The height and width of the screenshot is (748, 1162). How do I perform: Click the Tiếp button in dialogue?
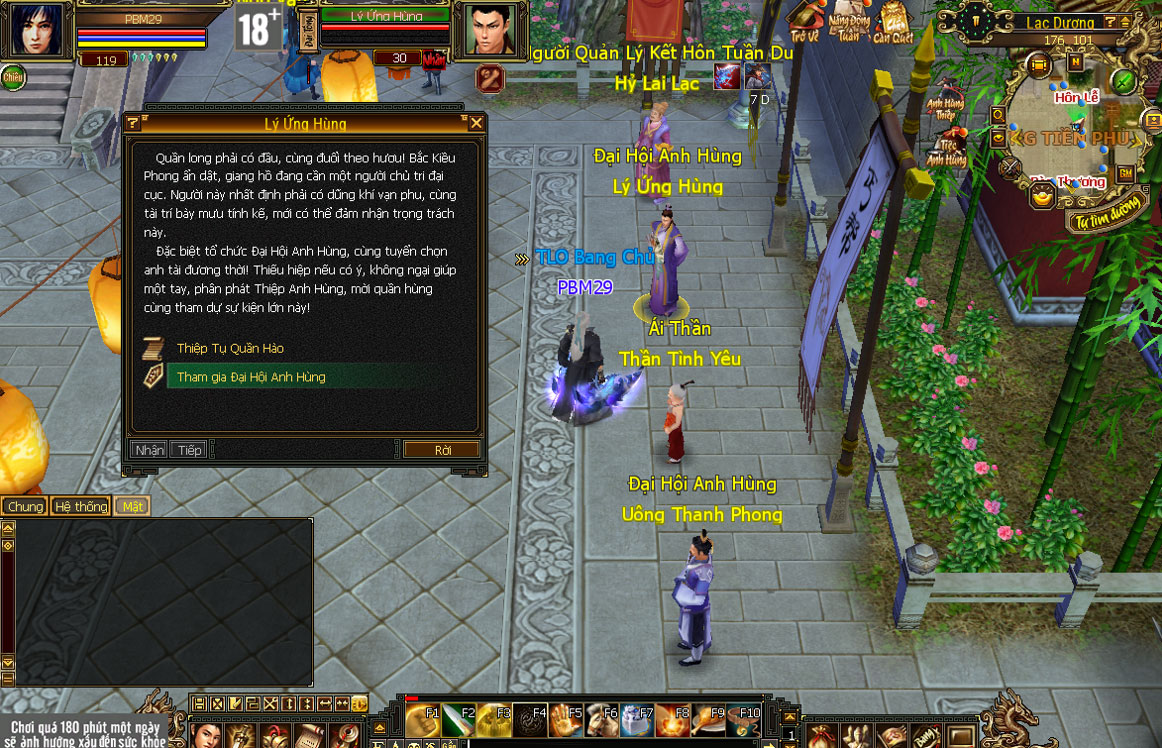tap(189, 450)
